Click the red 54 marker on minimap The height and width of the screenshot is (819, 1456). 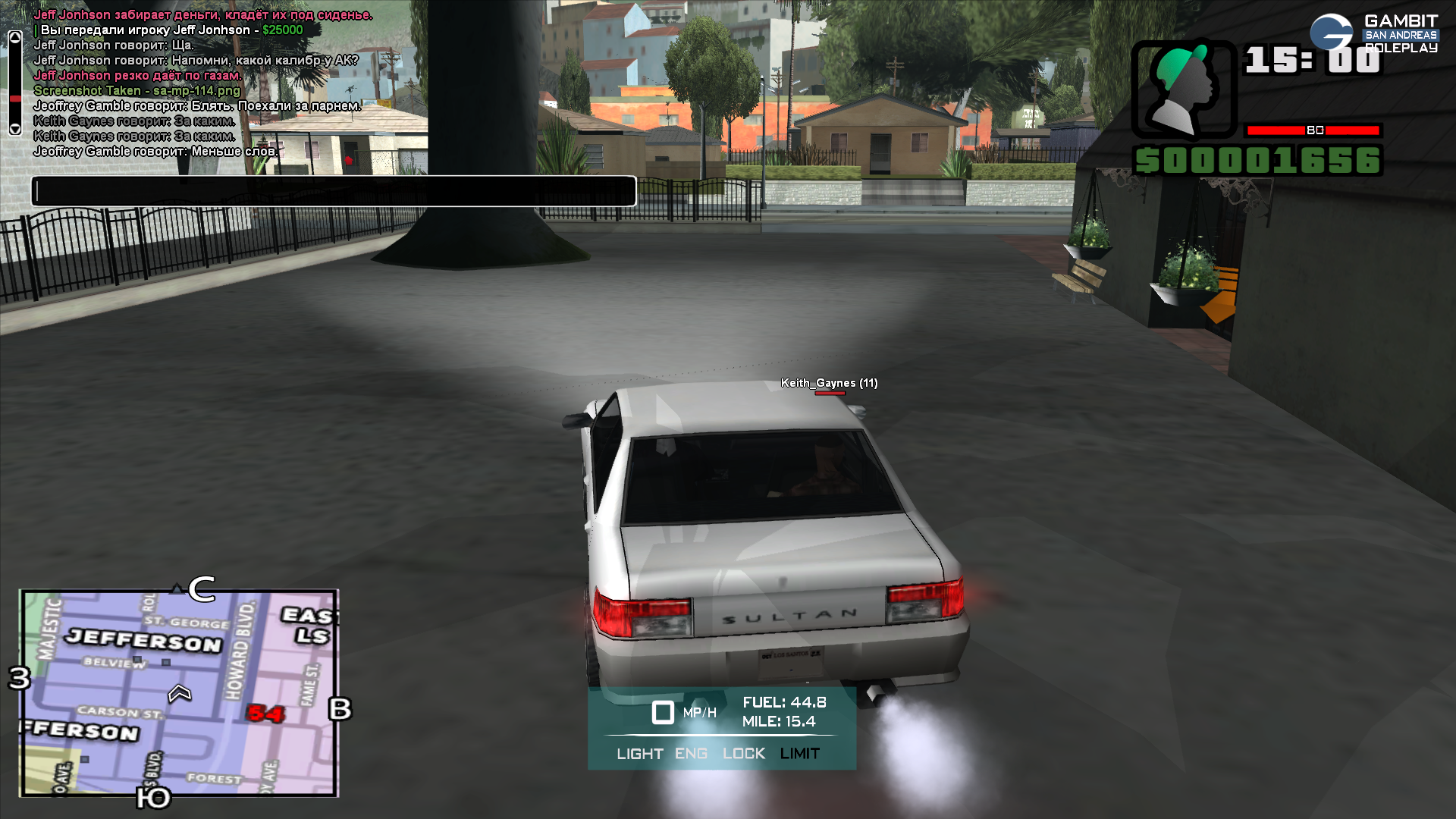tap(265, 714)
